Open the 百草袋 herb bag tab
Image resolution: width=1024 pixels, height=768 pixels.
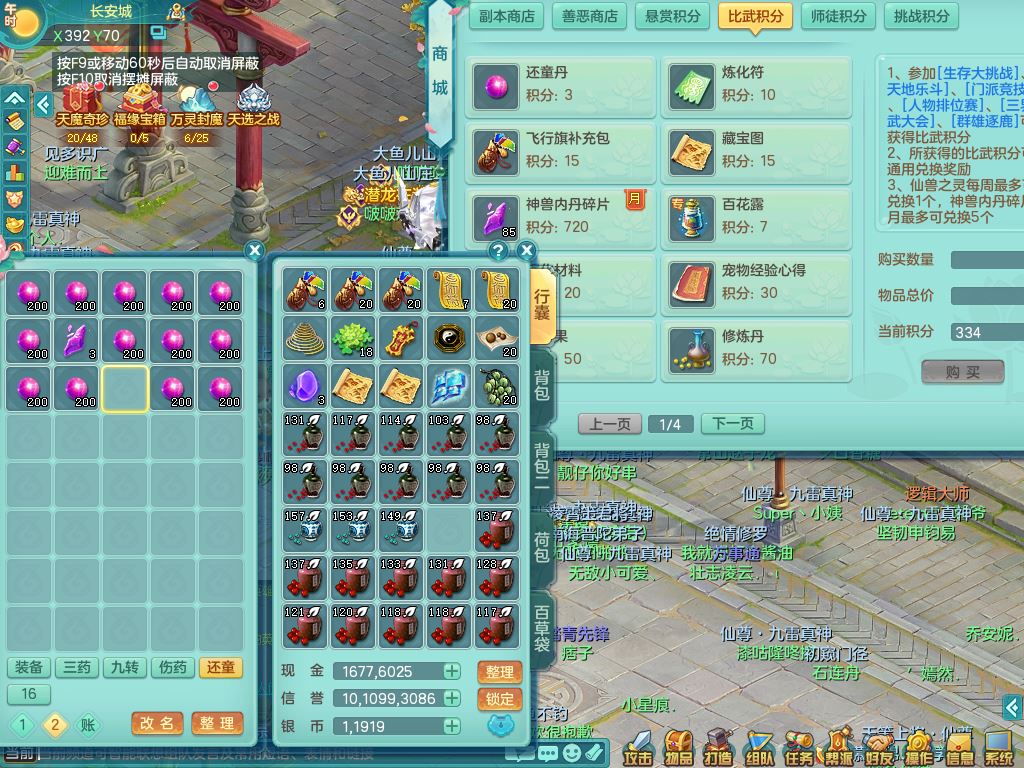(x=541, y=628)
